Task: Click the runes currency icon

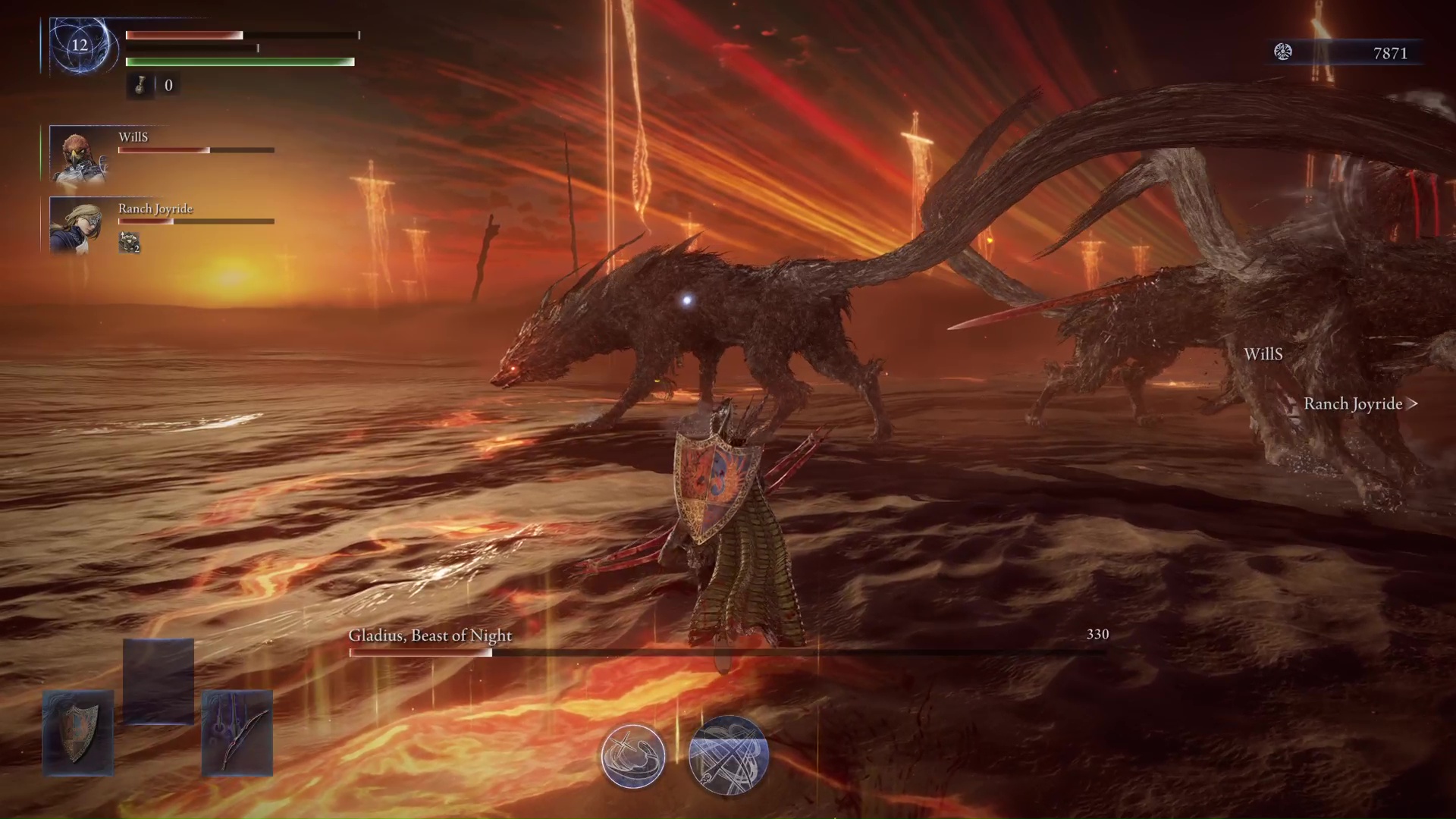Action: pos(1282,52)
